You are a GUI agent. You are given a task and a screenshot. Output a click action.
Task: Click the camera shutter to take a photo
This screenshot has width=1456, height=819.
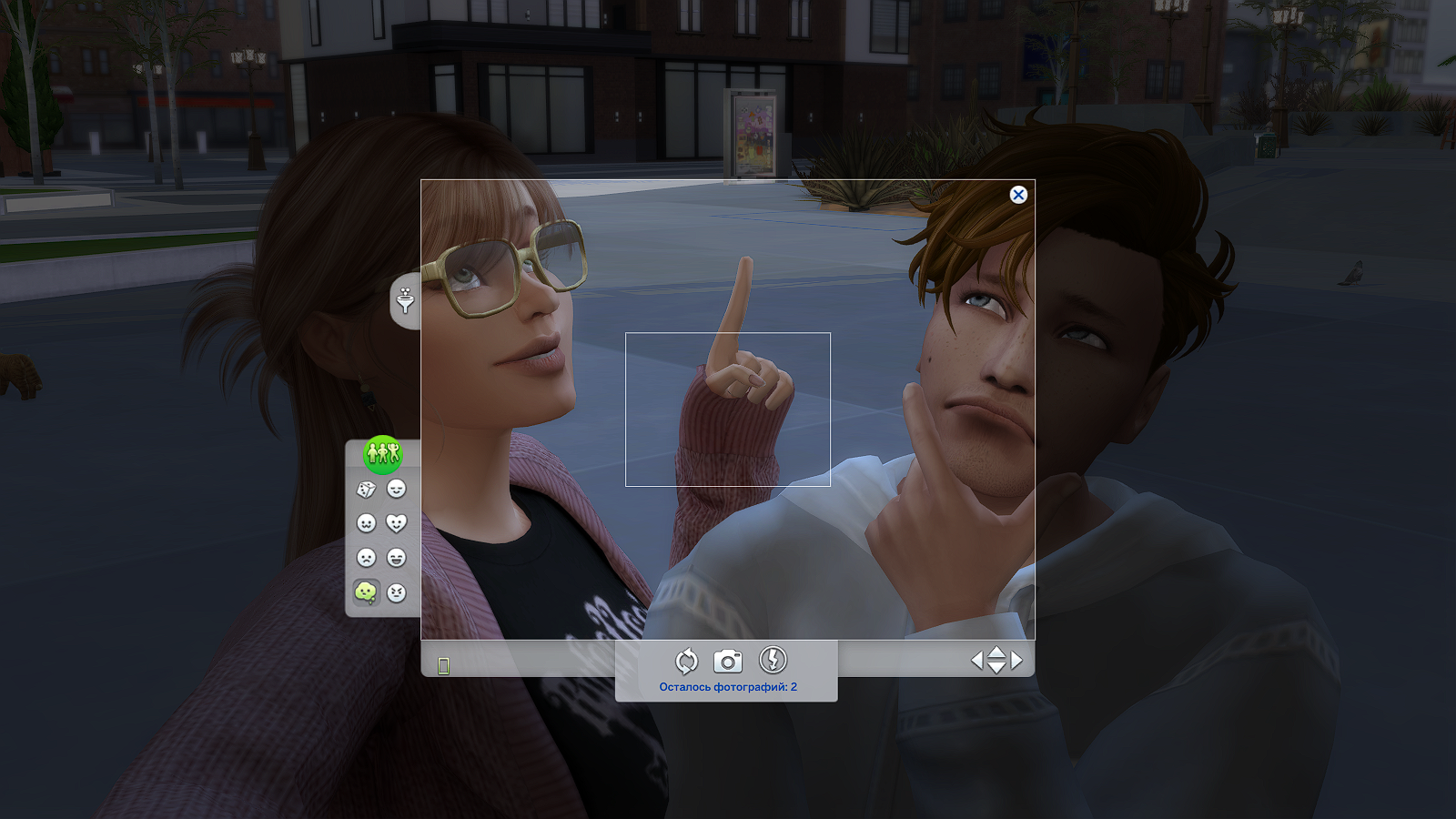point(728,661)
